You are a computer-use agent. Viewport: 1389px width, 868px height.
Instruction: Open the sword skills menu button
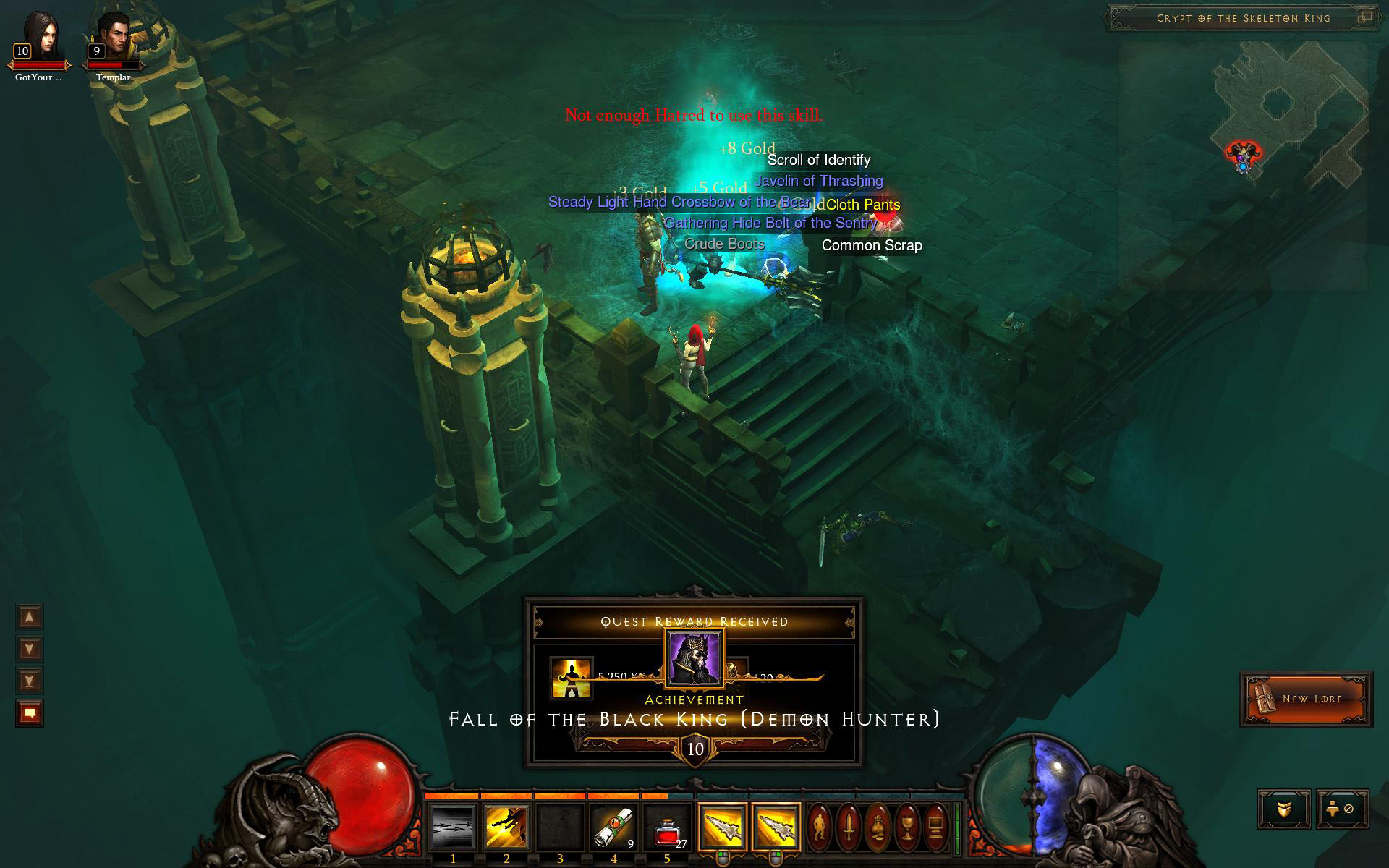click(848, 825)
